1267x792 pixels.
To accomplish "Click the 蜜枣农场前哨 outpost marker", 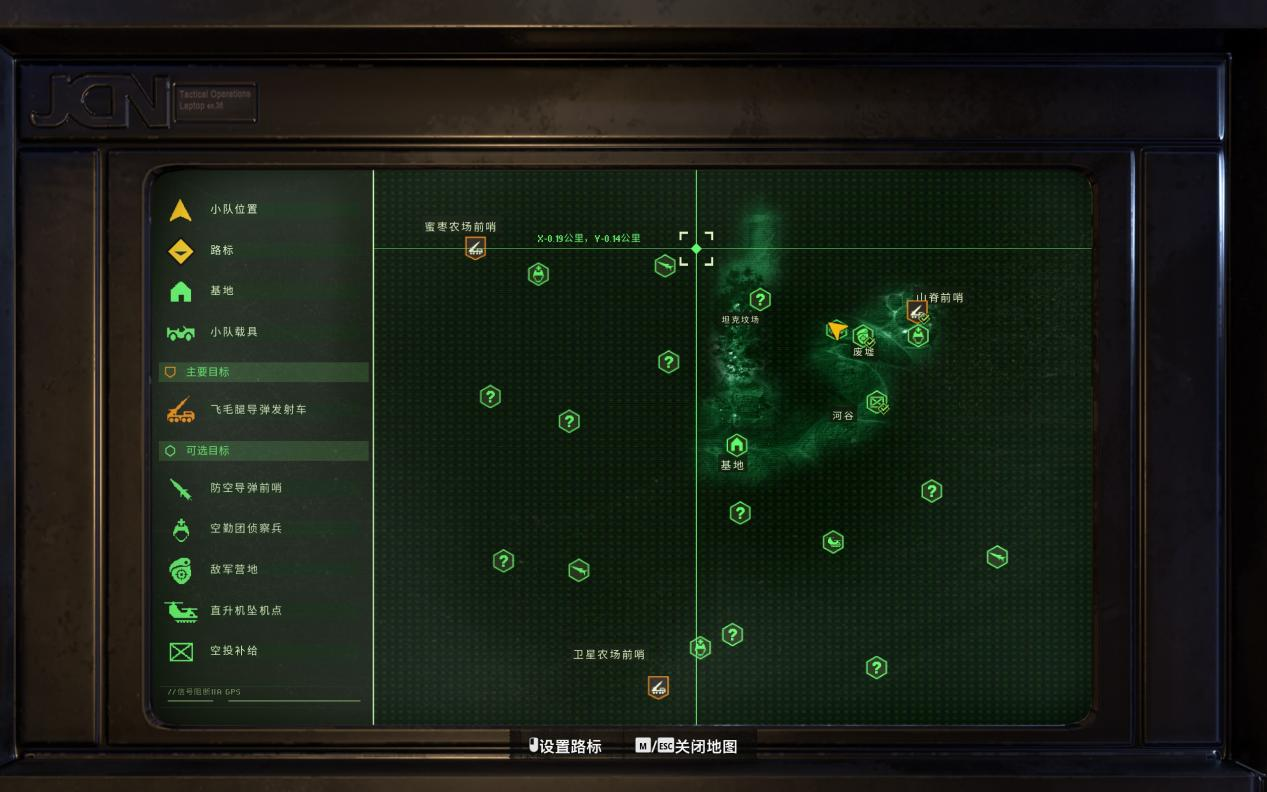I will pyautogui.click(x=475, y=247).
